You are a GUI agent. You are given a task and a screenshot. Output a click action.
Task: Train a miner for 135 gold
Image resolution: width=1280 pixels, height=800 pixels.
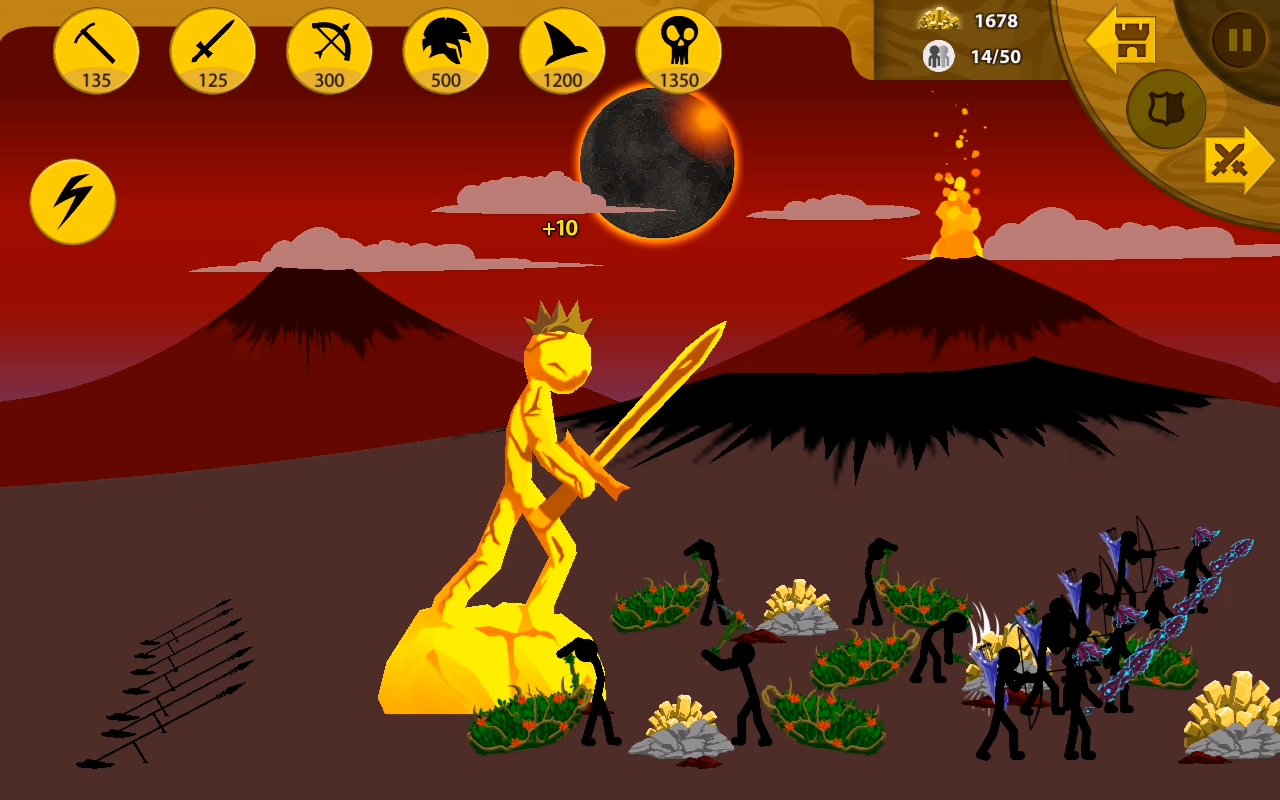tap(96, 51)
